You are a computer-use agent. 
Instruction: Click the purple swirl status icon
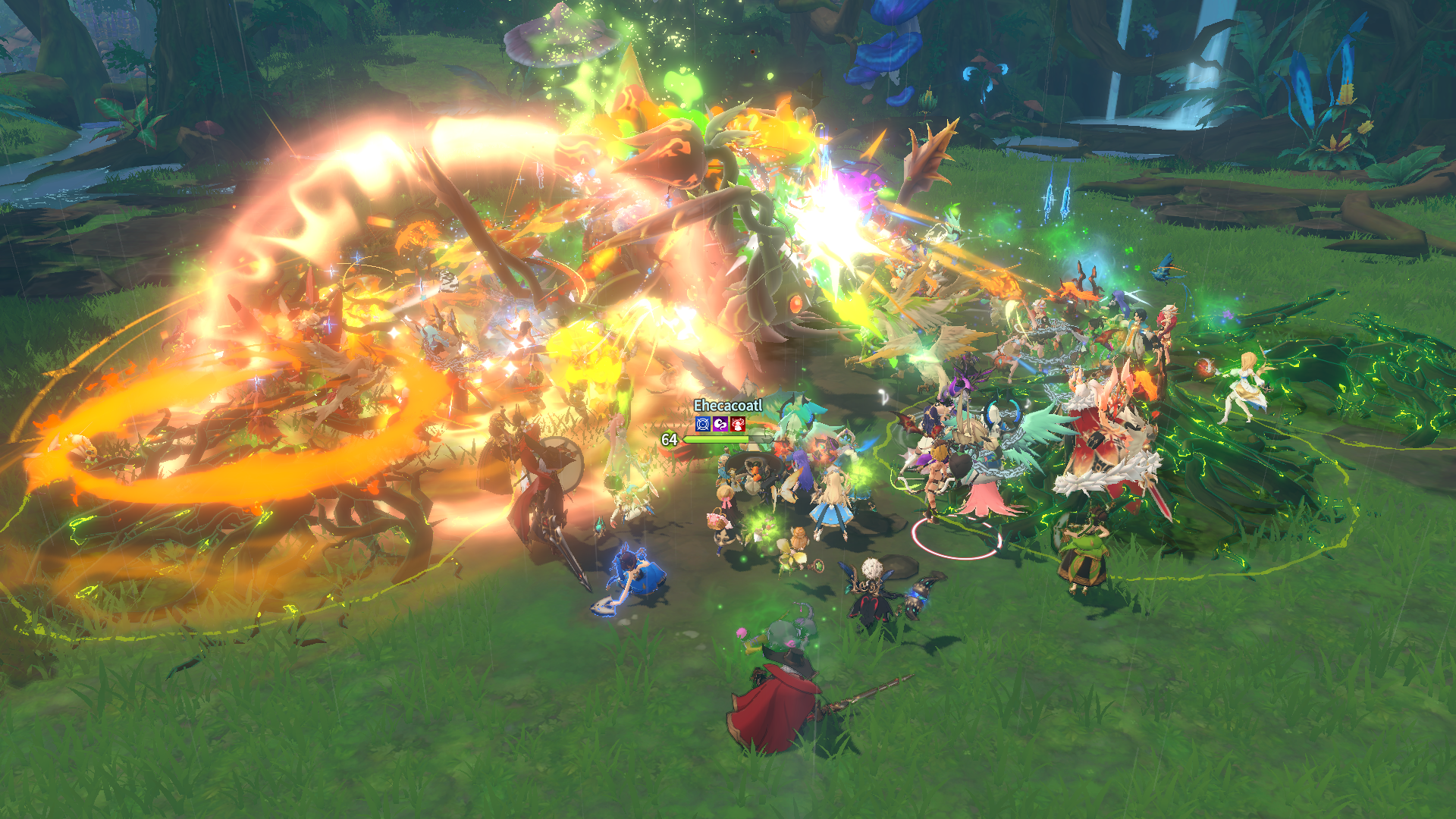point(720,425)
